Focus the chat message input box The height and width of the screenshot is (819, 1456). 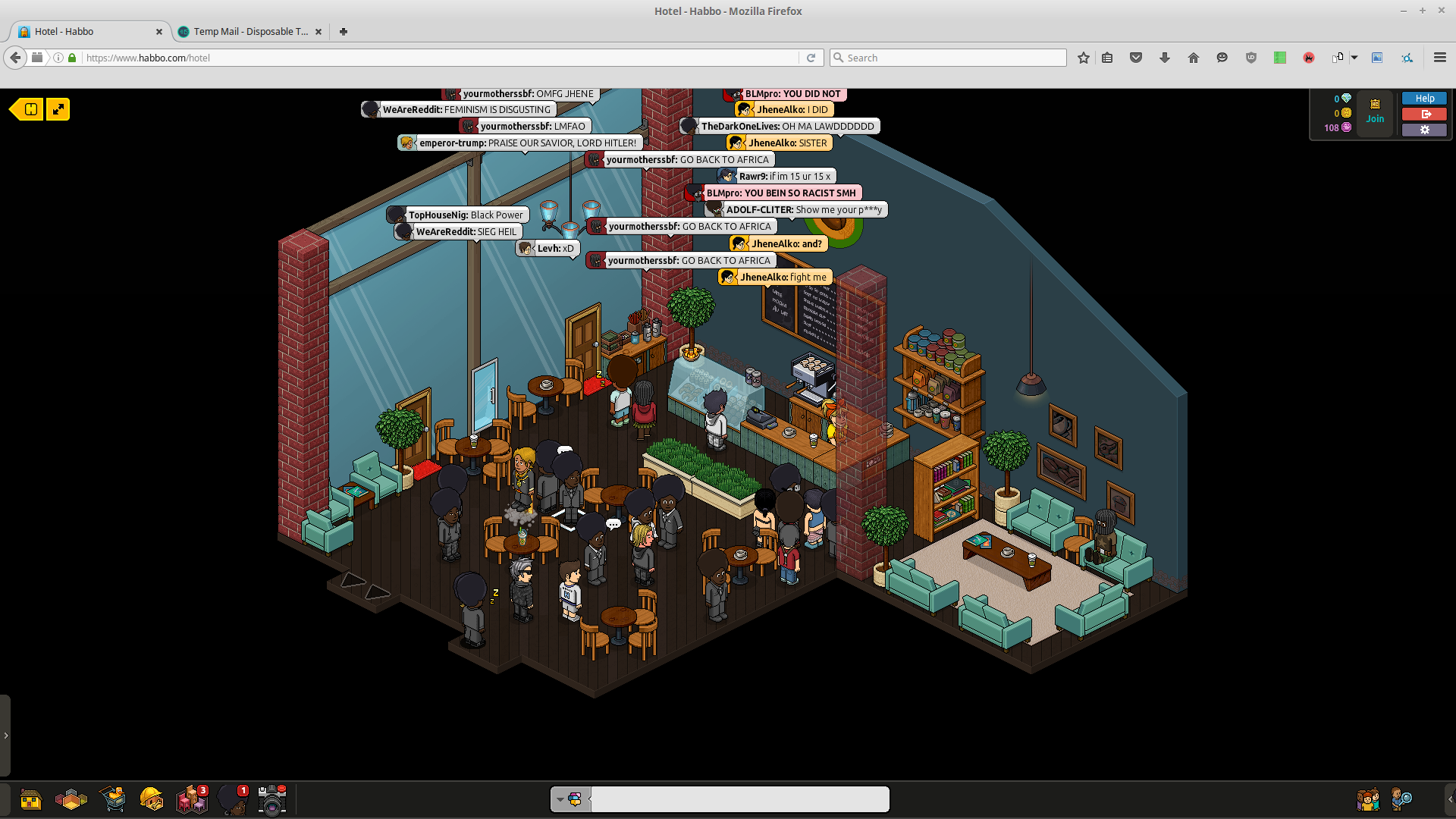pos(739,799)
